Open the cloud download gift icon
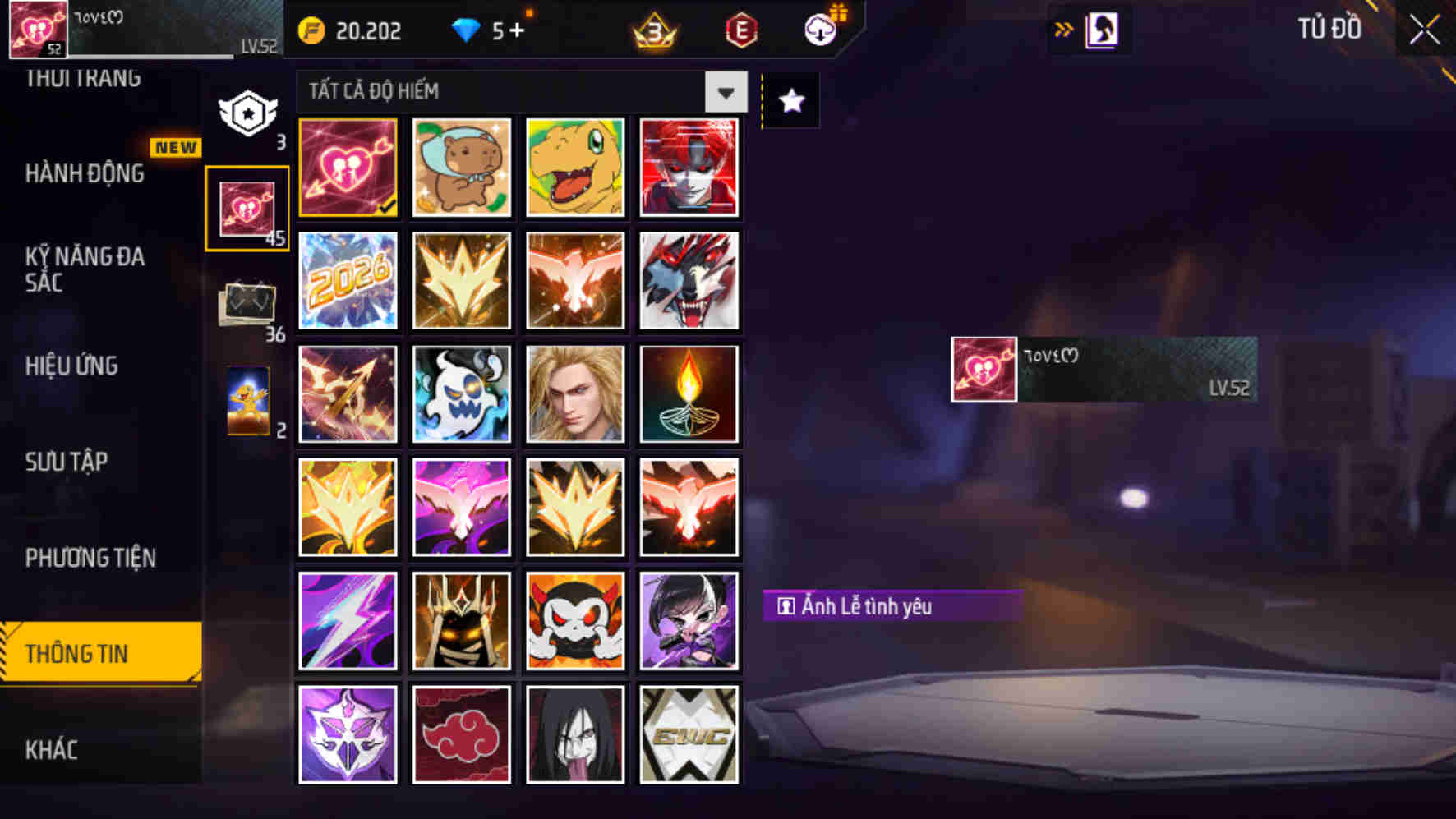The height and width of the screenshot is (819, 1456). click(818, 31)
